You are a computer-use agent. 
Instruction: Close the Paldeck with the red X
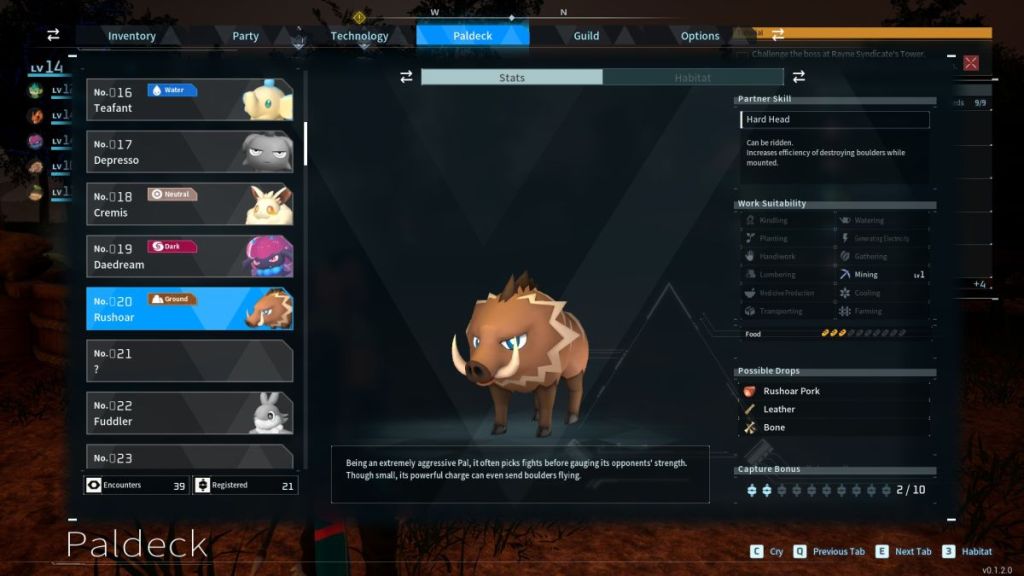(x=970, y=63)
